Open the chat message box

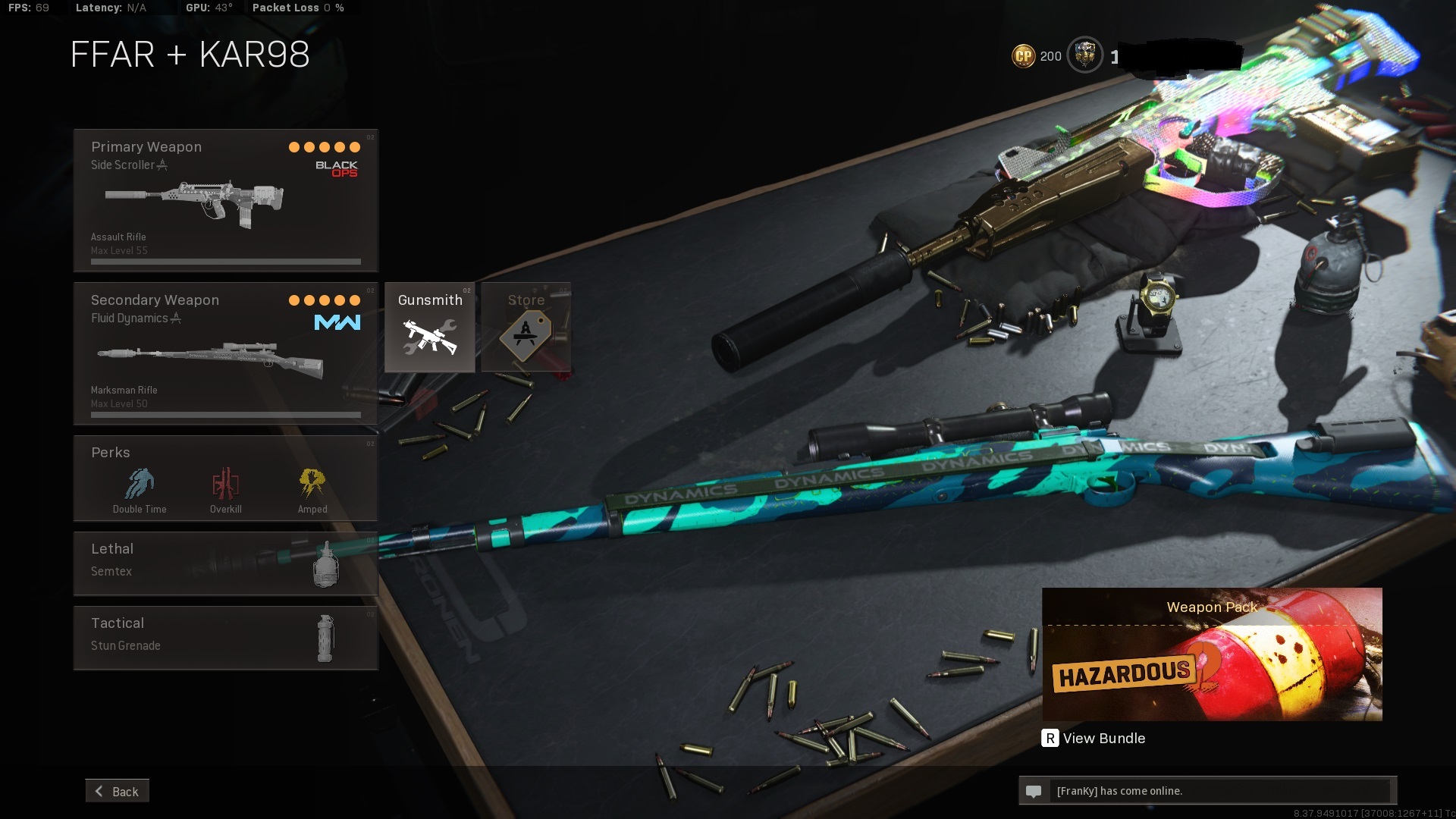(1207, 791)
